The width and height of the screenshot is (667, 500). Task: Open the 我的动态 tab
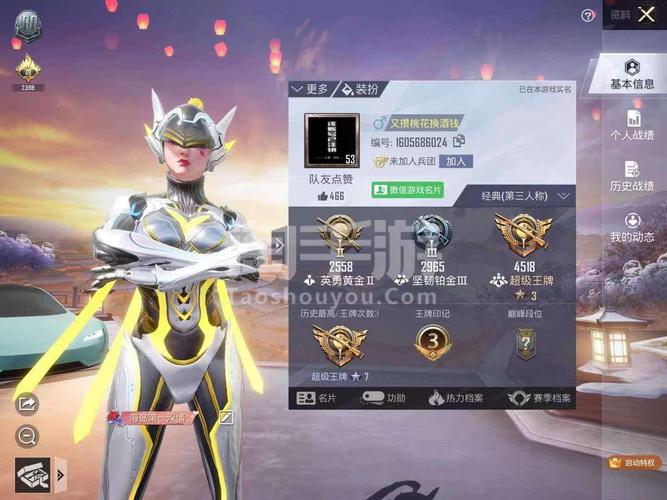pyautogui.click(x=633, y=226)
